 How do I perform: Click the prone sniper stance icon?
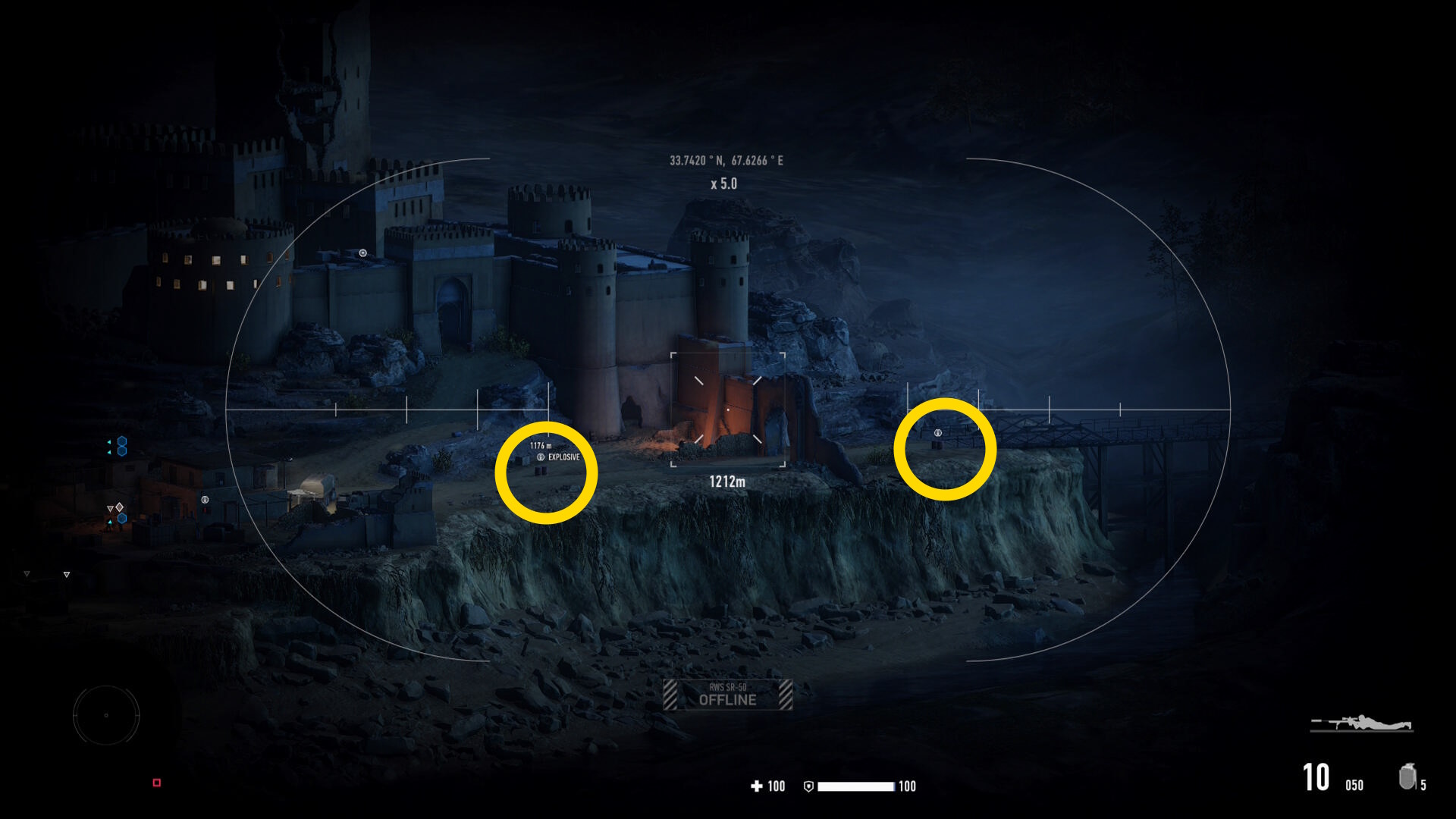click(1362, 723)
